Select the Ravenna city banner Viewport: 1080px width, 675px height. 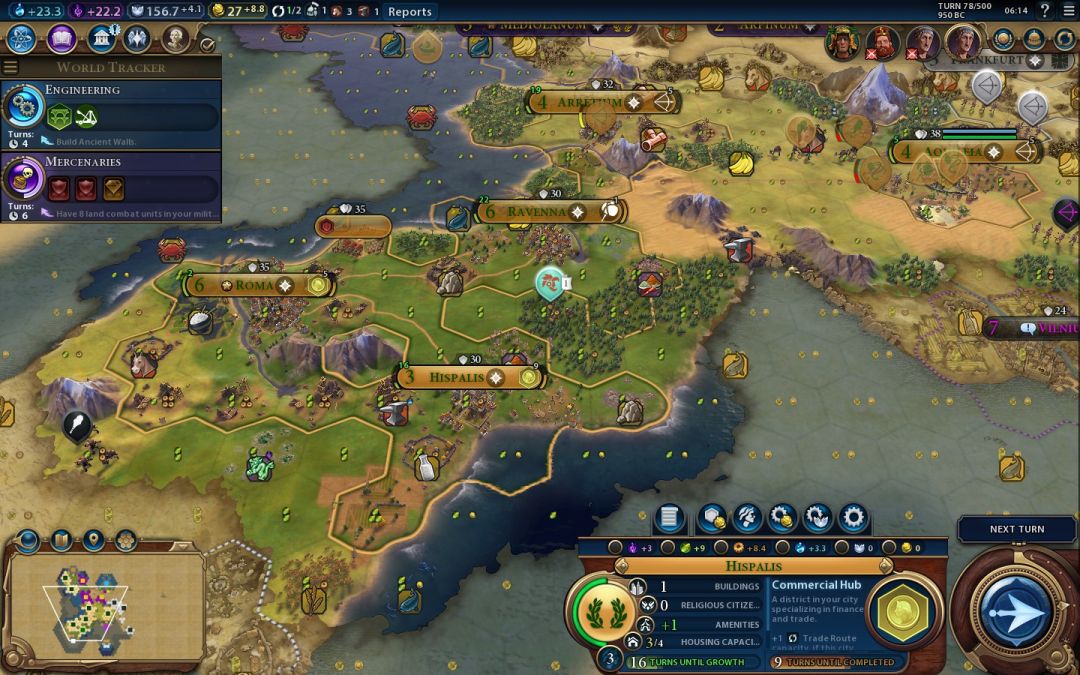pos(535,212)
